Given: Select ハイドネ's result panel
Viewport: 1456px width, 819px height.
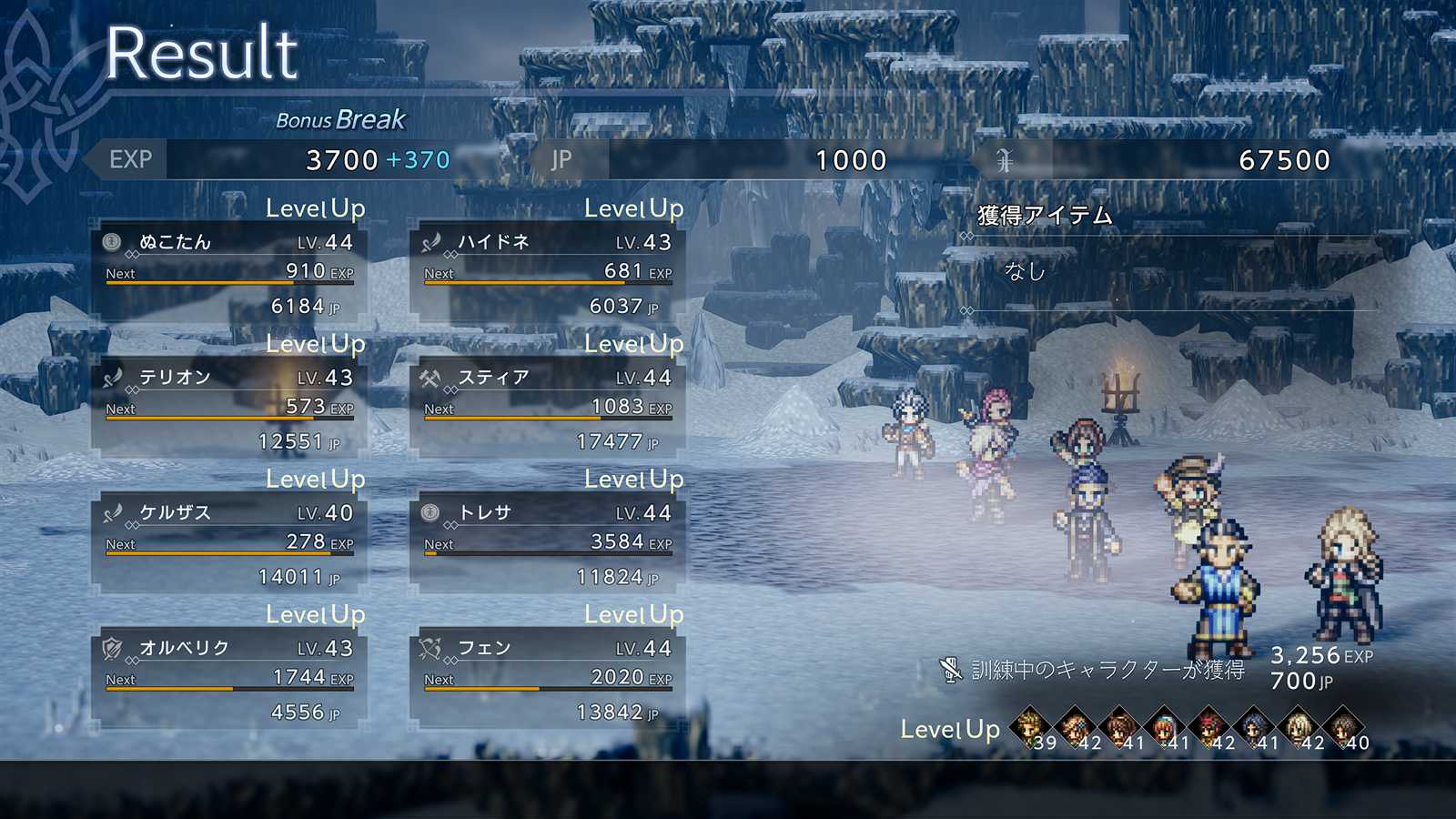Looking at the screenshot, I should click(x=548, y=273).
